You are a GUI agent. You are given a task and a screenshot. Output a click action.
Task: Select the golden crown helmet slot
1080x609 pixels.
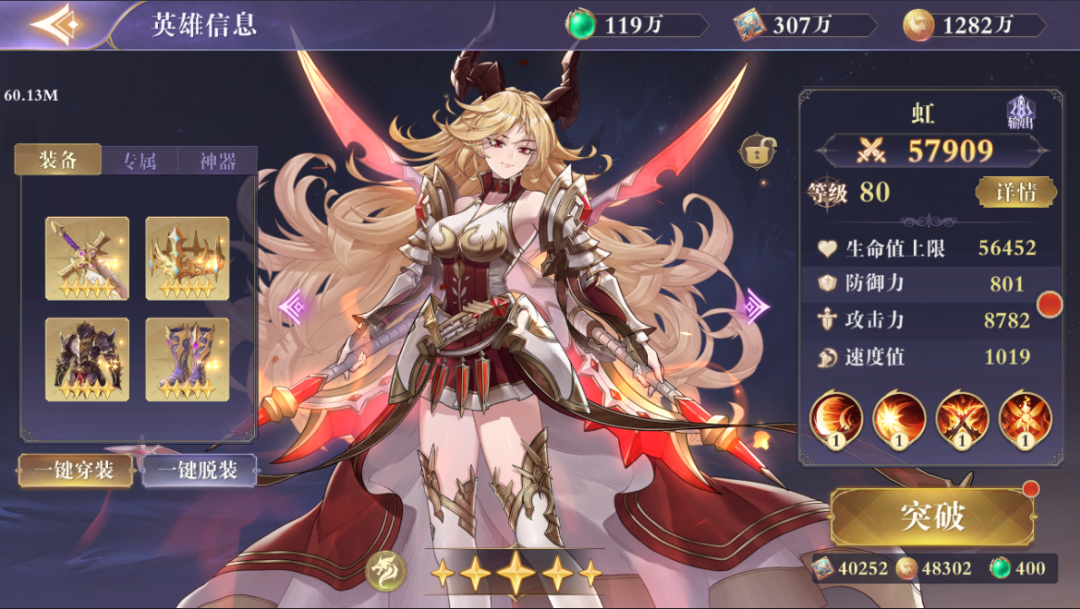[x=187, y=258]
